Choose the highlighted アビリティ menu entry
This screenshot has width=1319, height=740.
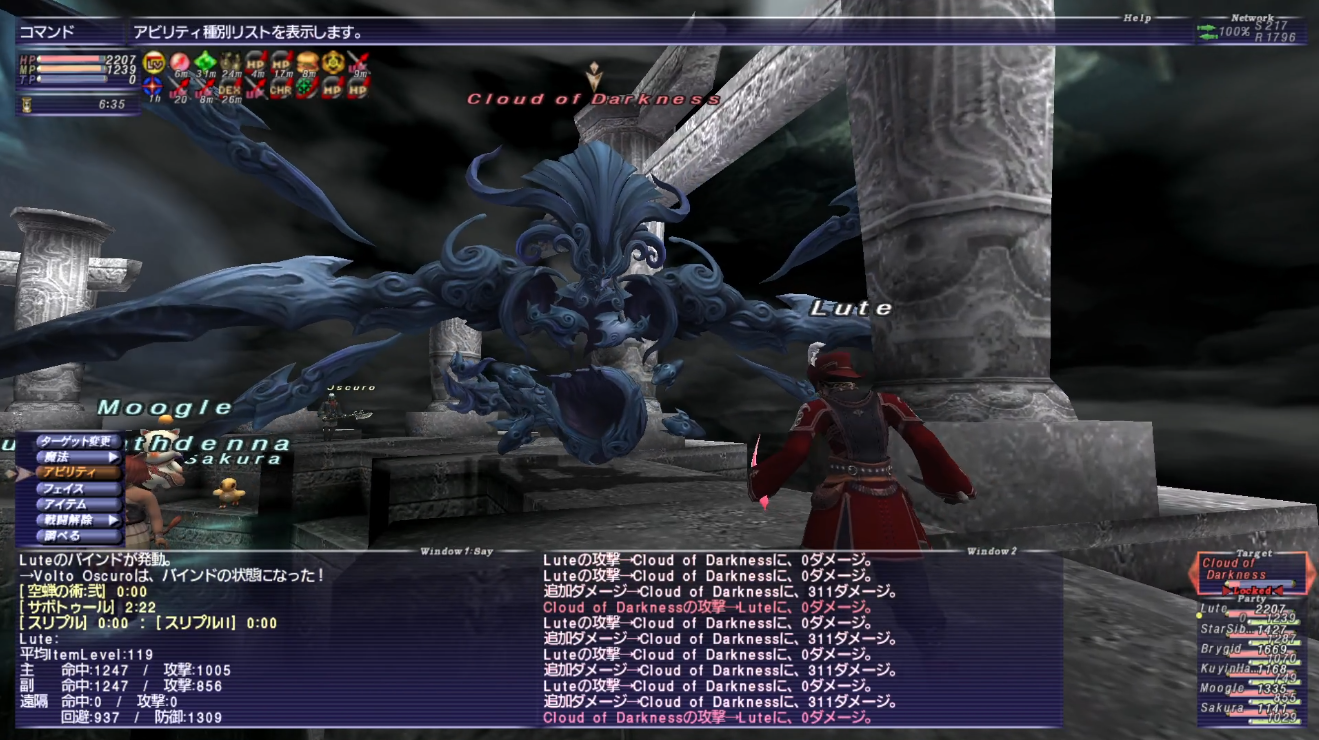[76, 472]
